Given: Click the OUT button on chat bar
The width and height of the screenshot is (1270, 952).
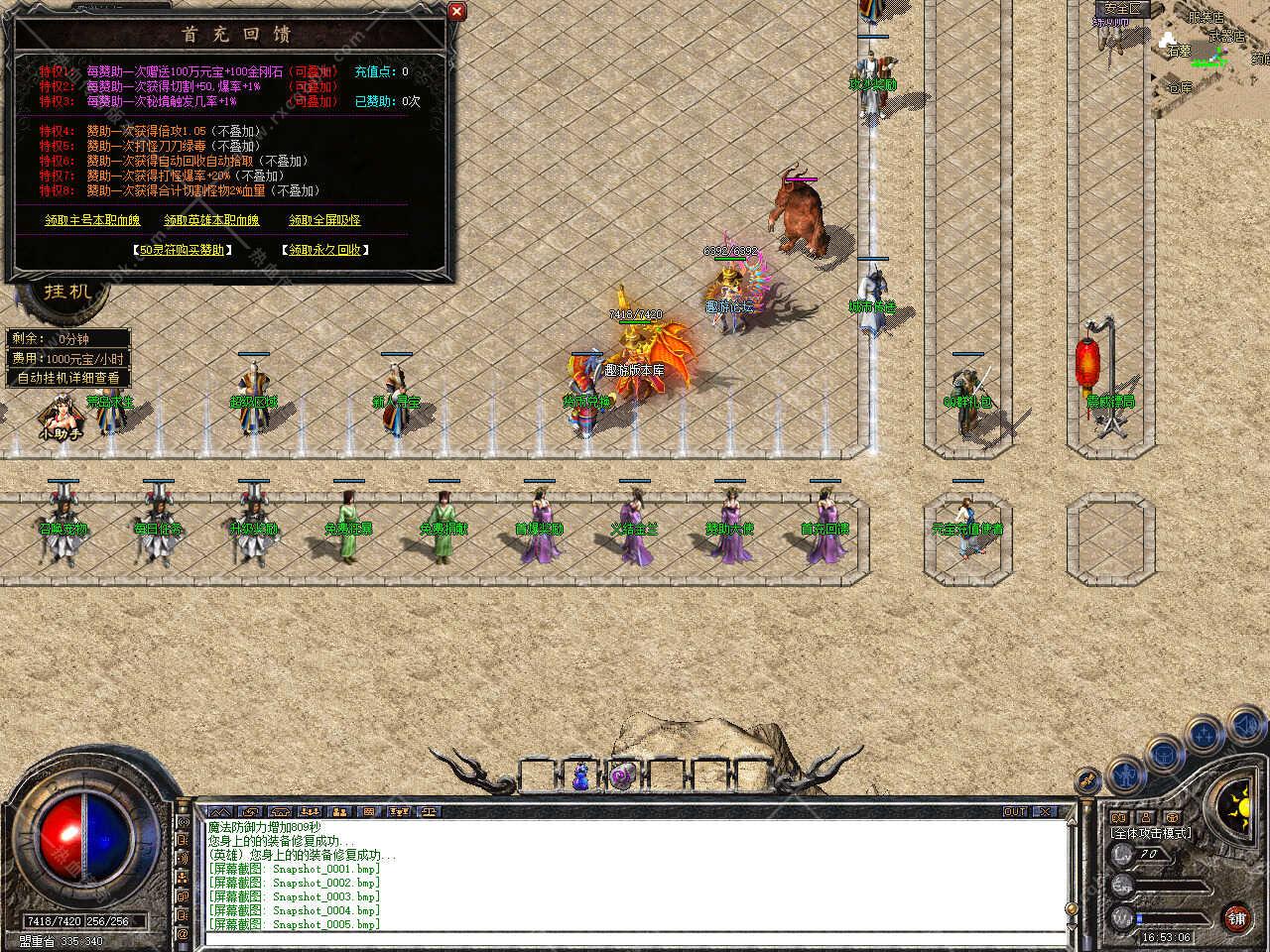Looking at the screenshot, I should [x=1015, y=811].
